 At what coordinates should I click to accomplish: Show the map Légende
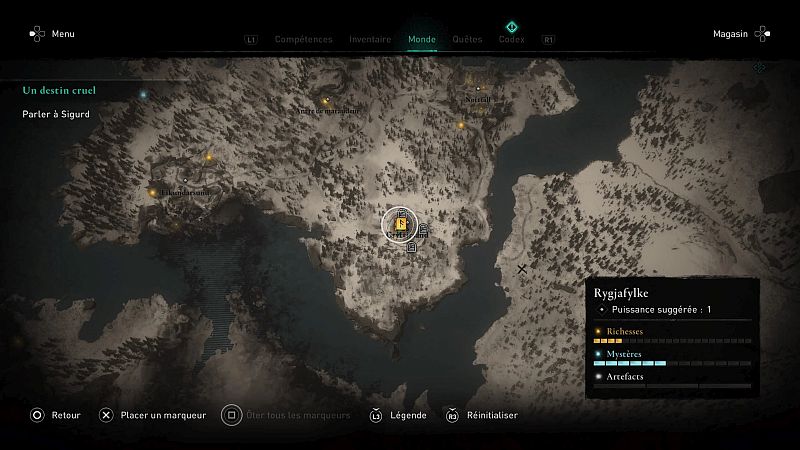(398, 415)
